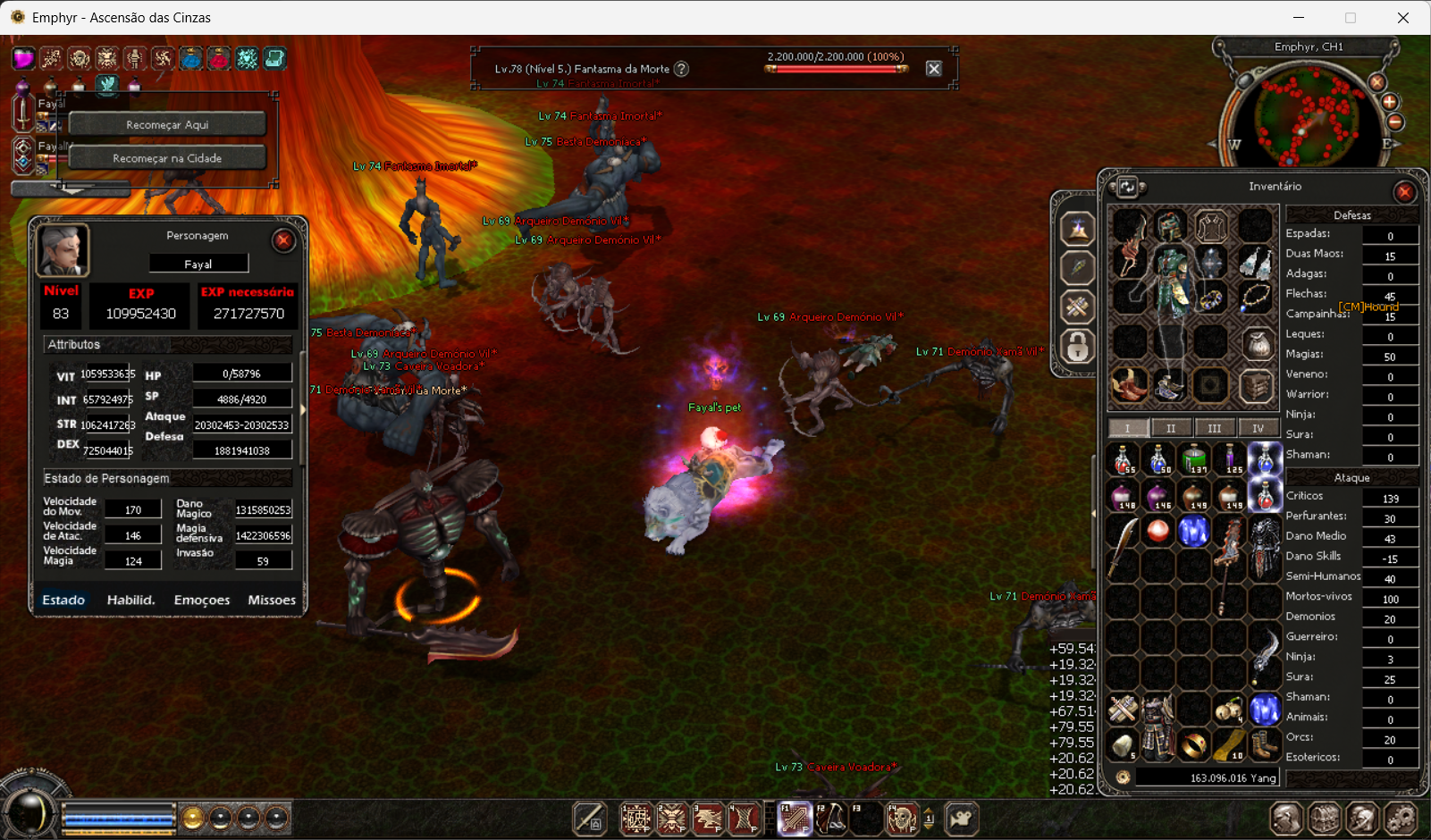Open the settings gear button
1431x840 pixels.
(1402, 818)
